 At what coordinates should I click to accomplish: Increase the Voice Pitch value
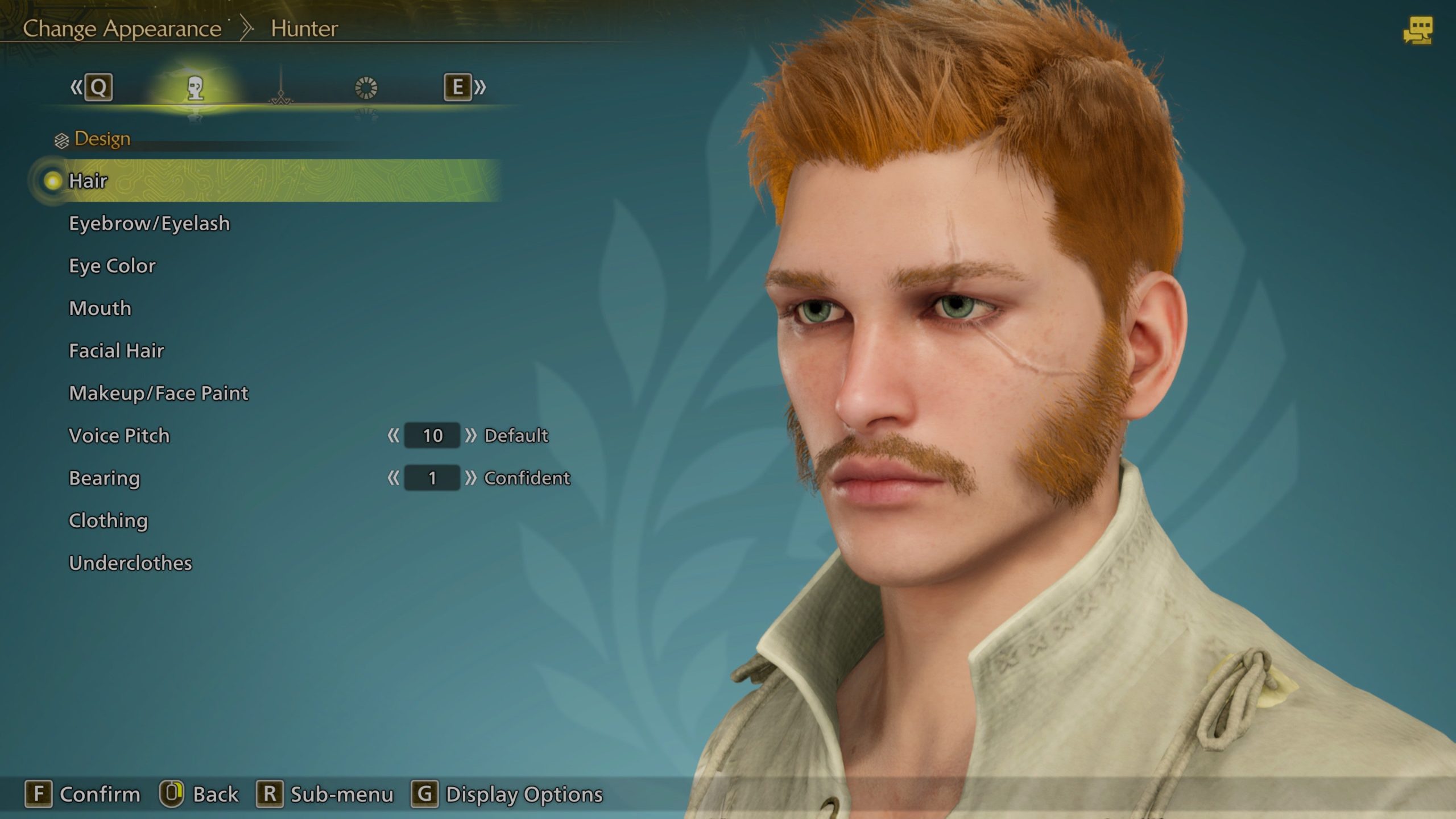(470, 436)
